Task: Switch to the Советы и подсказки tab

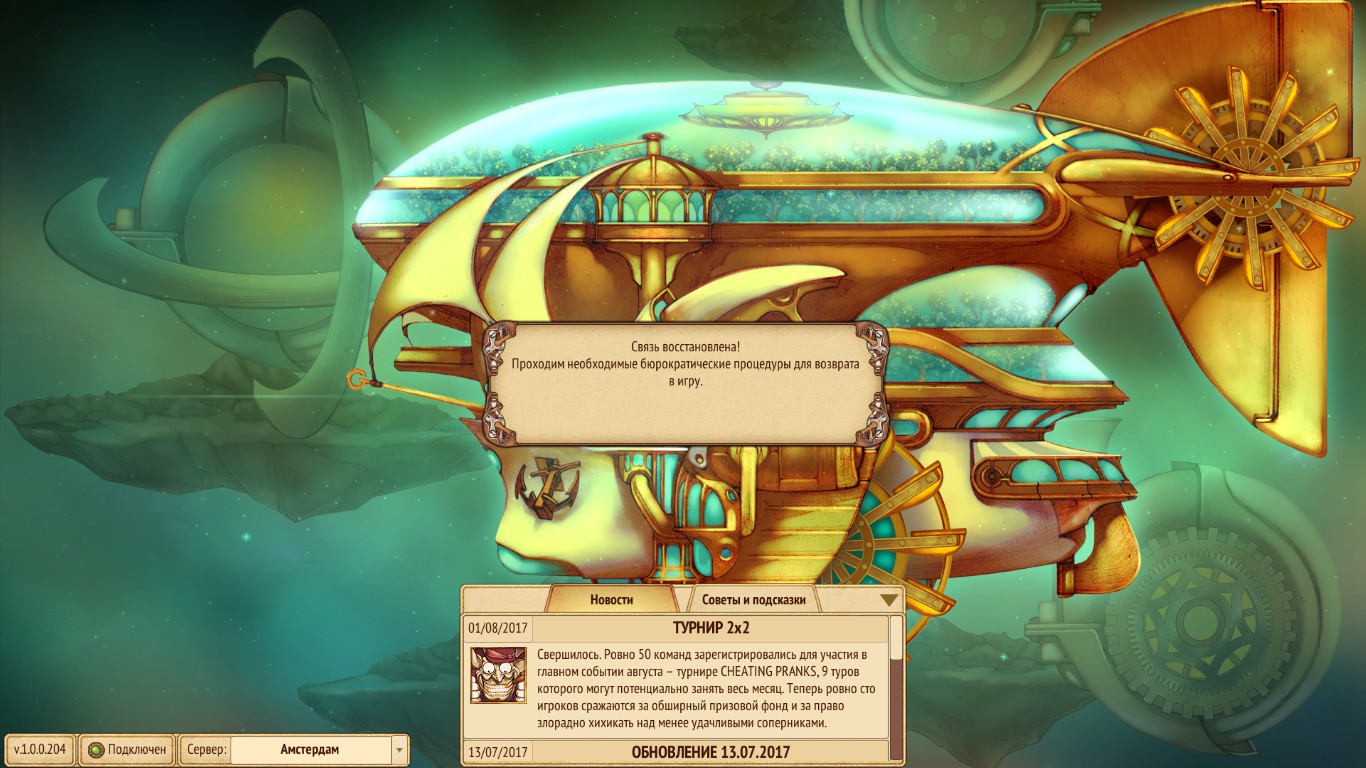Action: point(752,598)
